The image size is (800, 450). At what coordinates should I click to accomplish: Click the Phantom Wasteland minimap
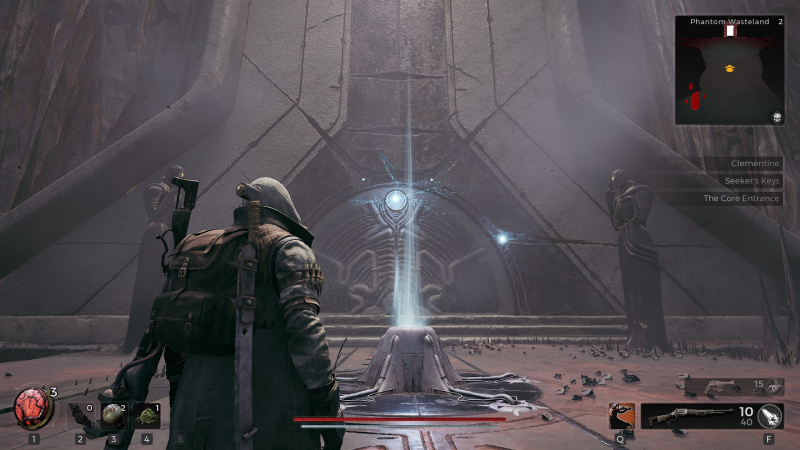(728, 74)
